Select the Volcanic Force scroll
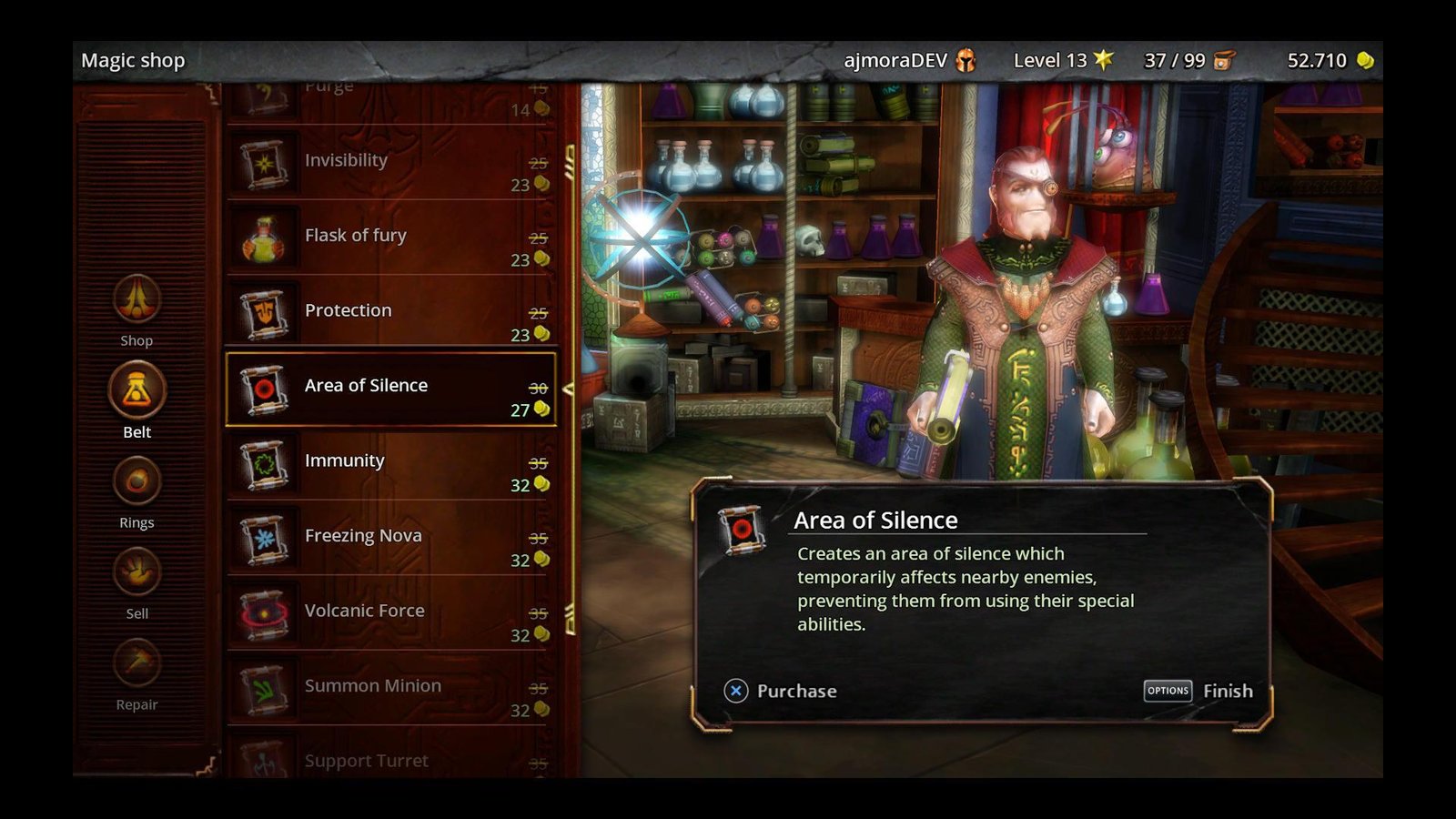1456x819 pixels. tap(391, 614)
